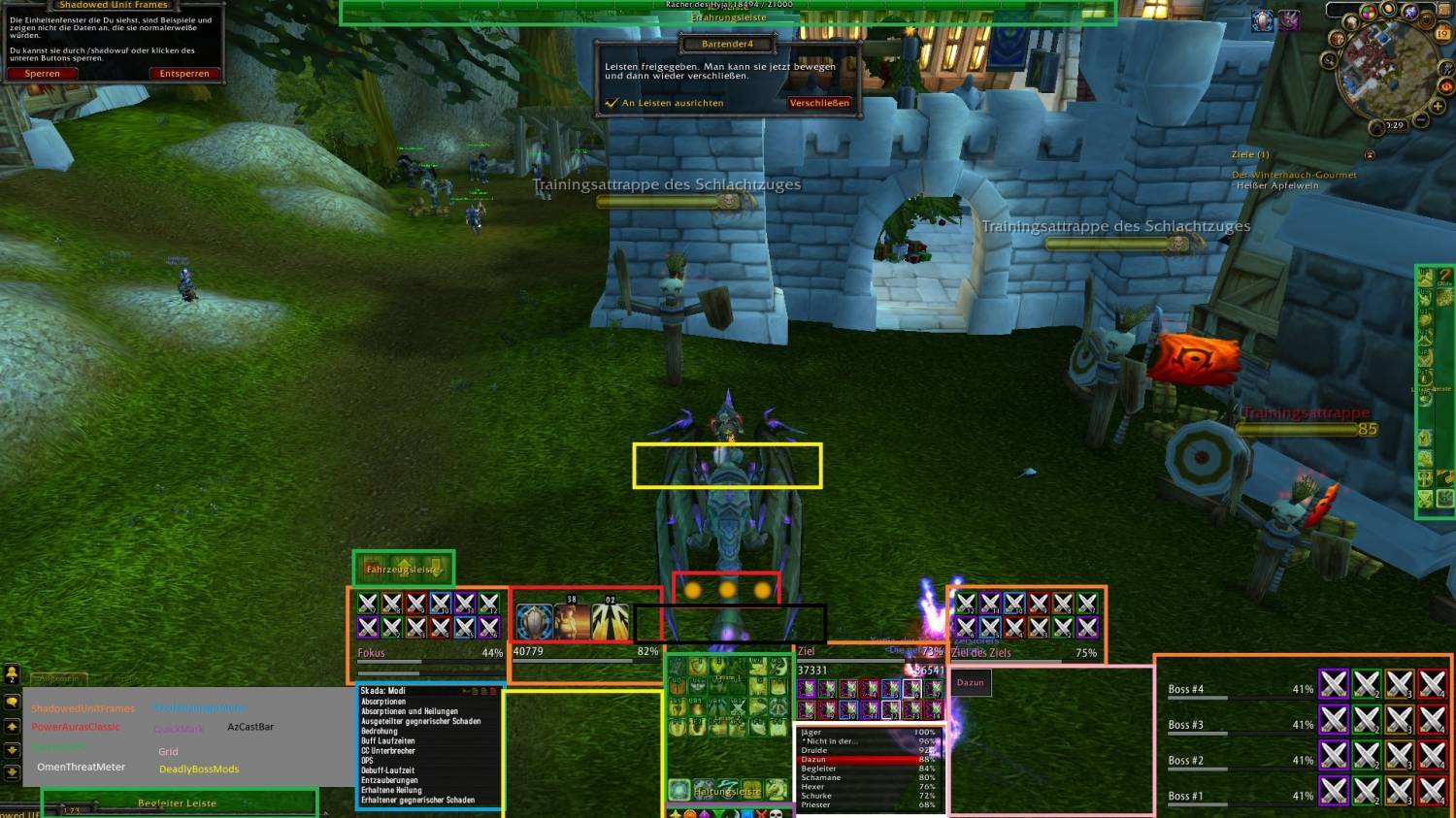Click the Sperren button in Shadowed Unit Frames

pos(42,74)
